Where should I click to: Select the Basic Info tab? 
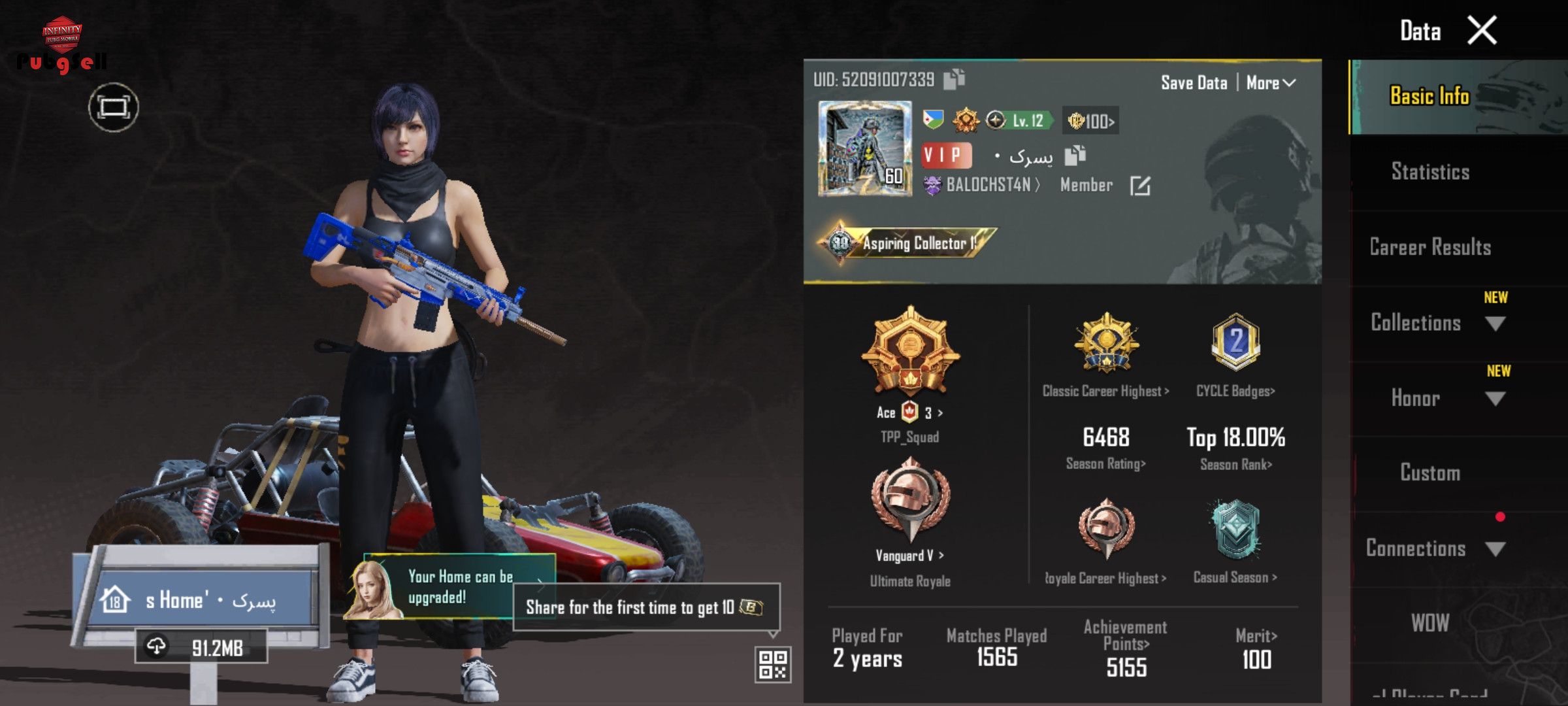(x=1429, y=96)
